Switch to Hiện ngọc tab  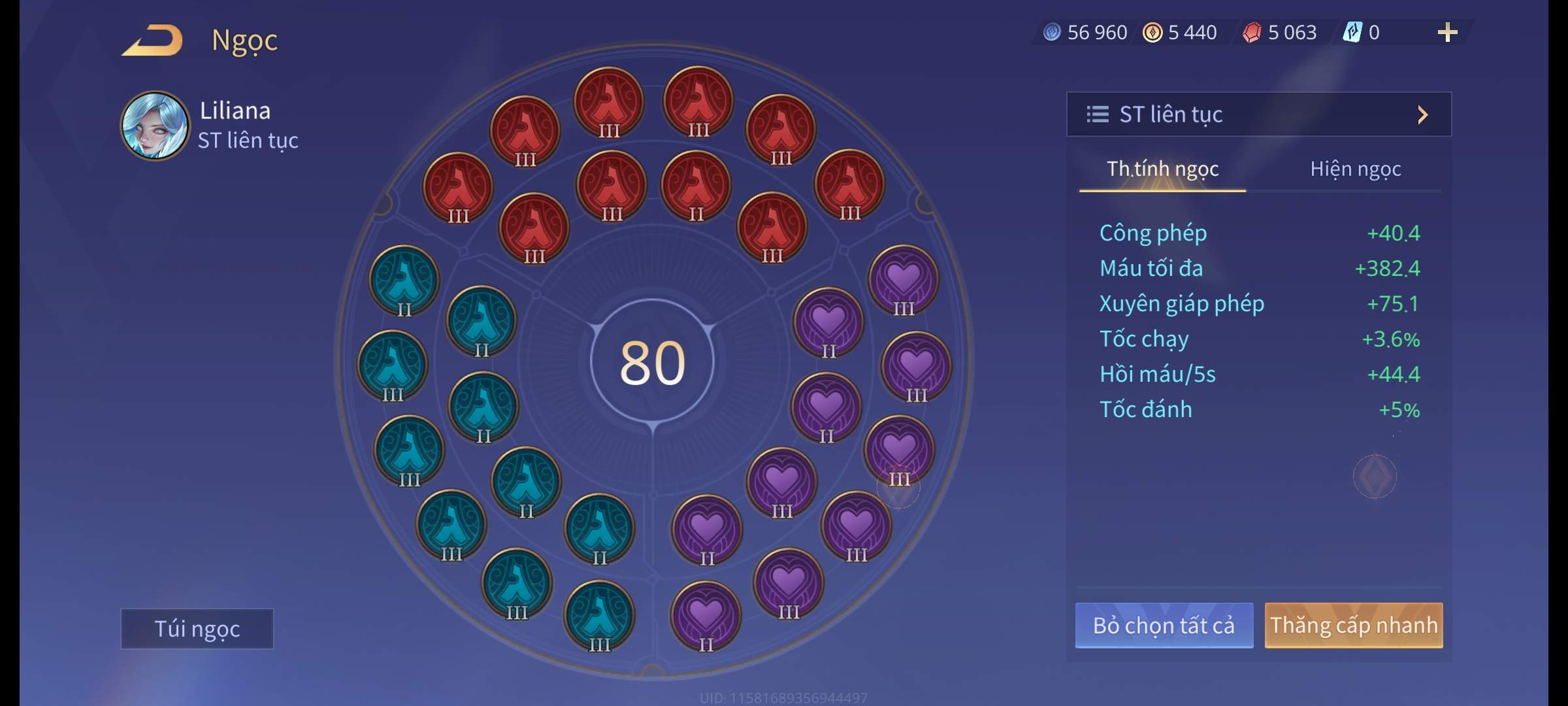coord(1355,169)
